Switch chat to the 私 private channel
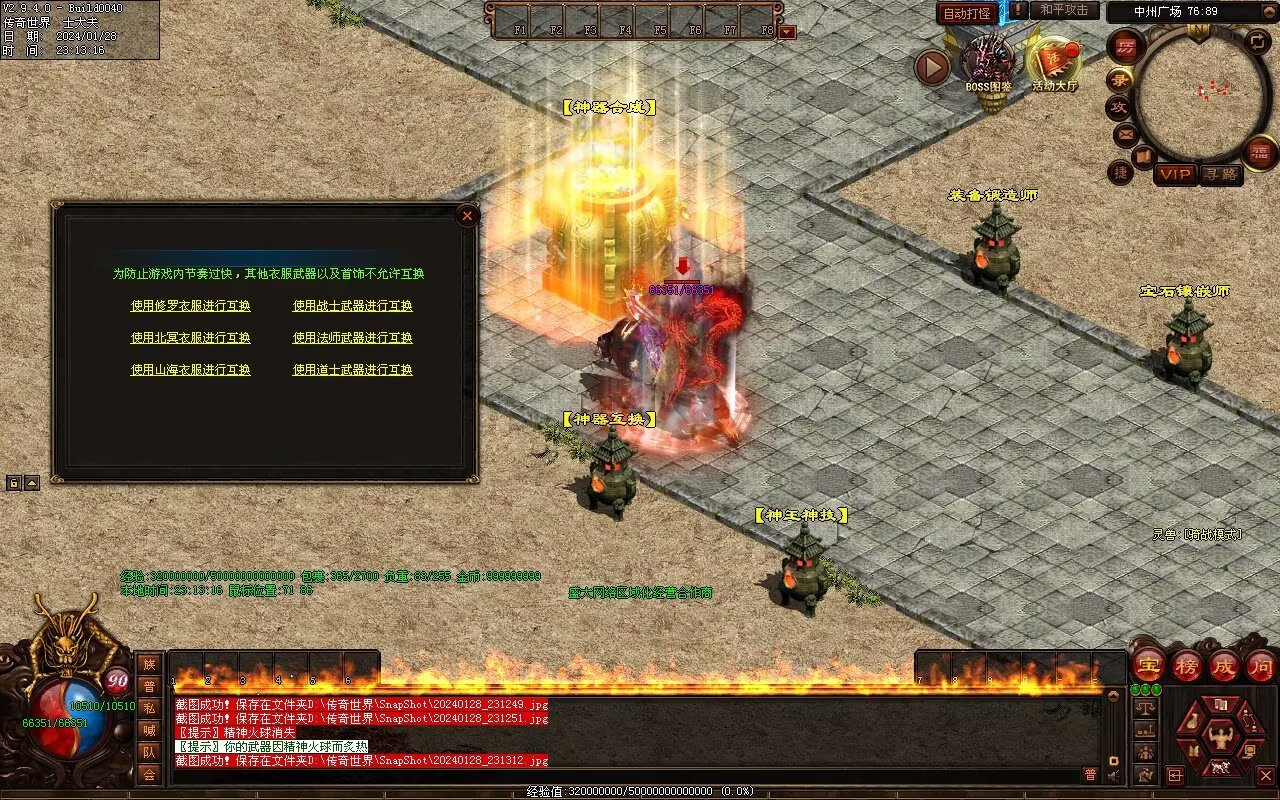The width and height of the screenshot is (1280, 800). [149, 708]
